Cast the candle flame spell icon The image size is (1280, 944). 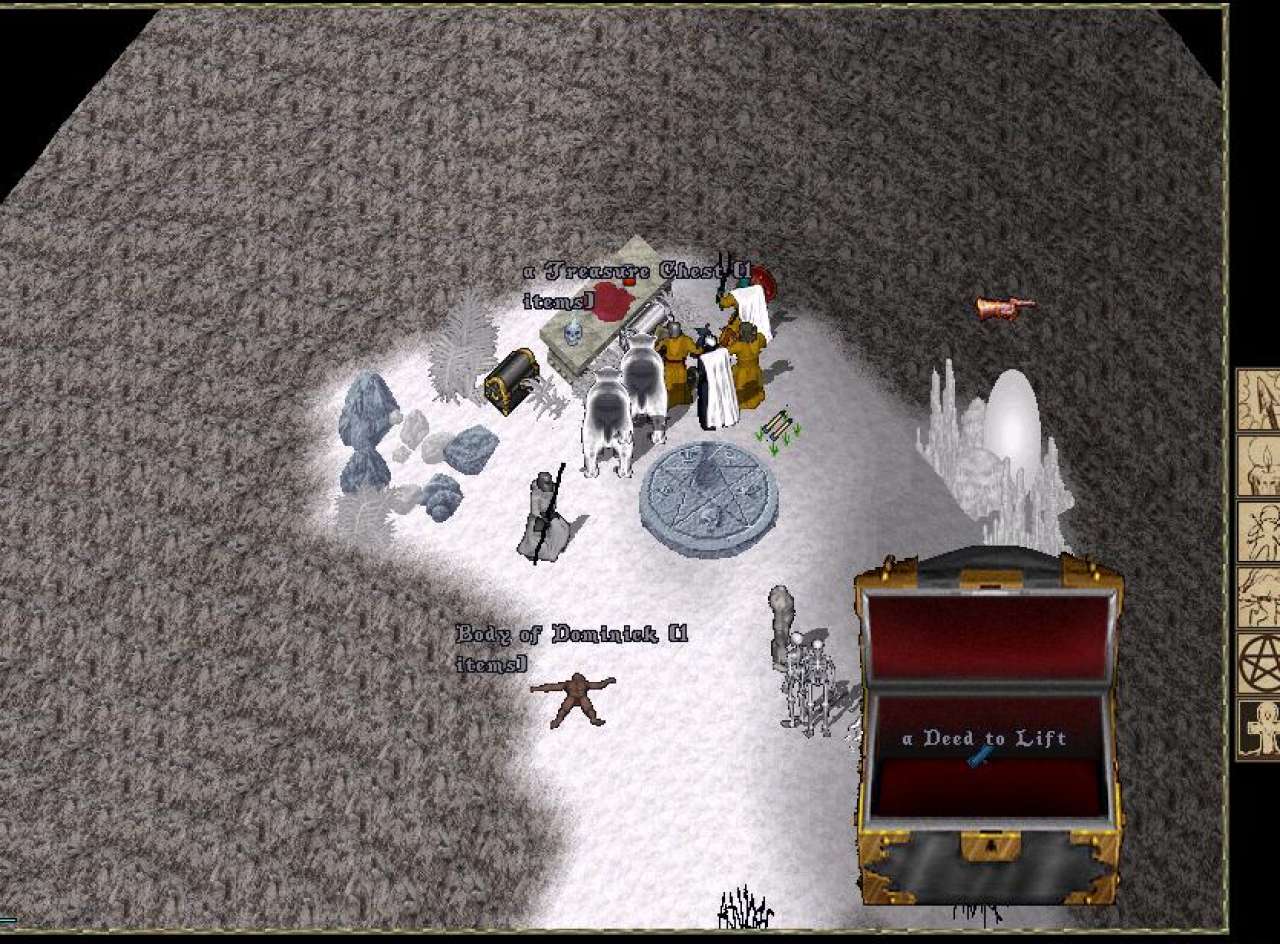point(1260,466)
